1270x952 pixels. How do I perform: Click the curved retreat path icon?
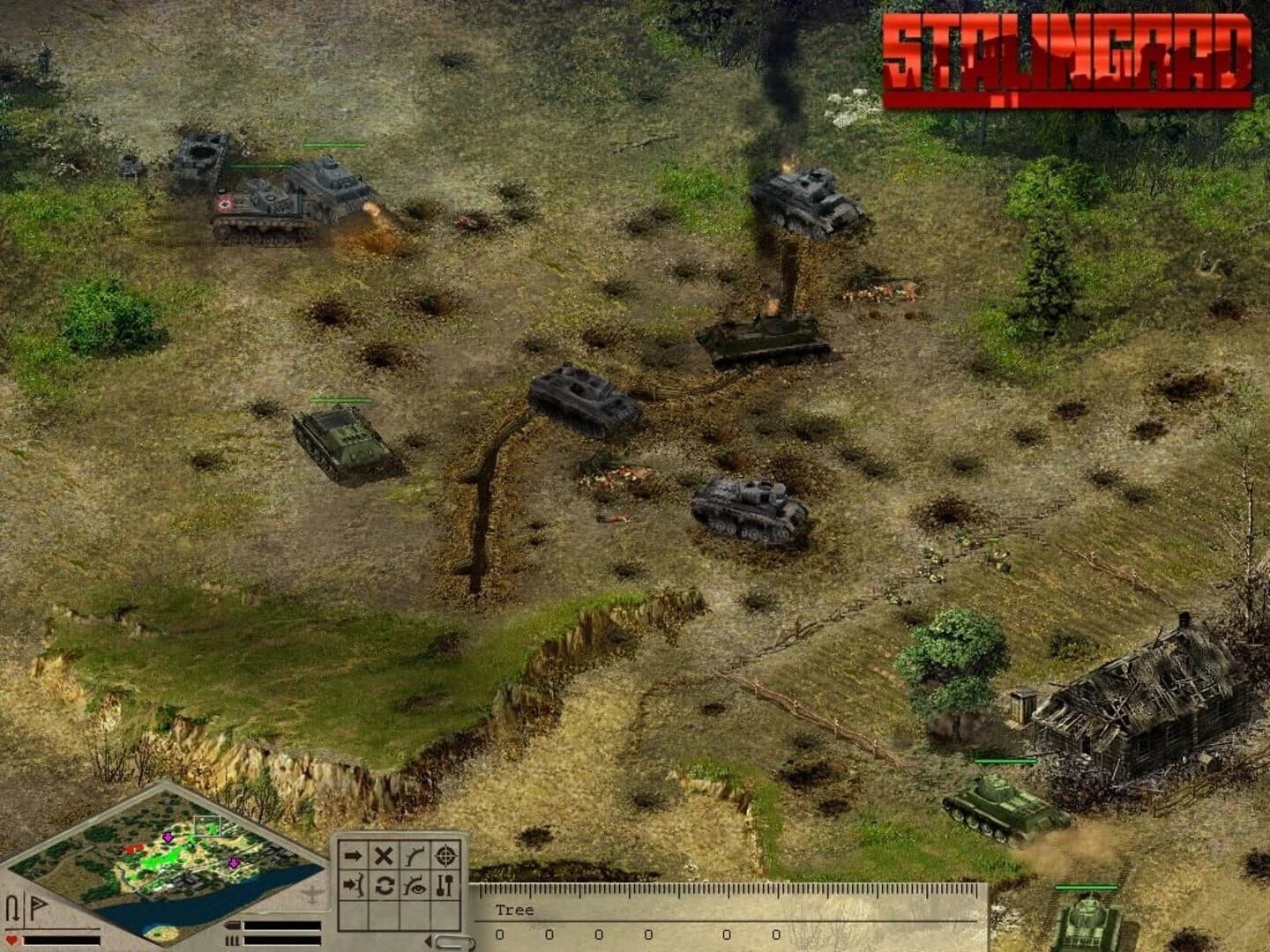tap(415, 856)
